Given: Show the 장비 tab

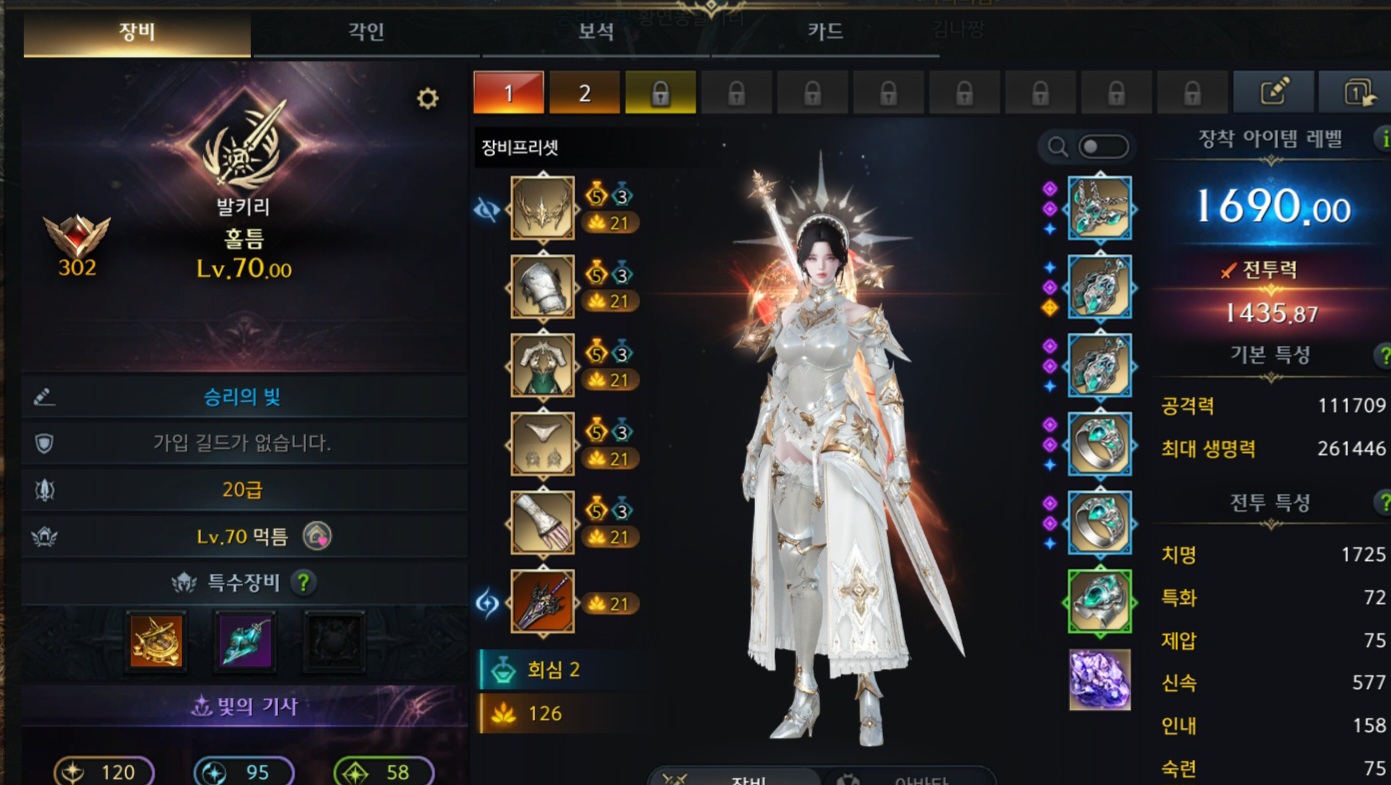Looking at the screenshot, I should 137,33.
